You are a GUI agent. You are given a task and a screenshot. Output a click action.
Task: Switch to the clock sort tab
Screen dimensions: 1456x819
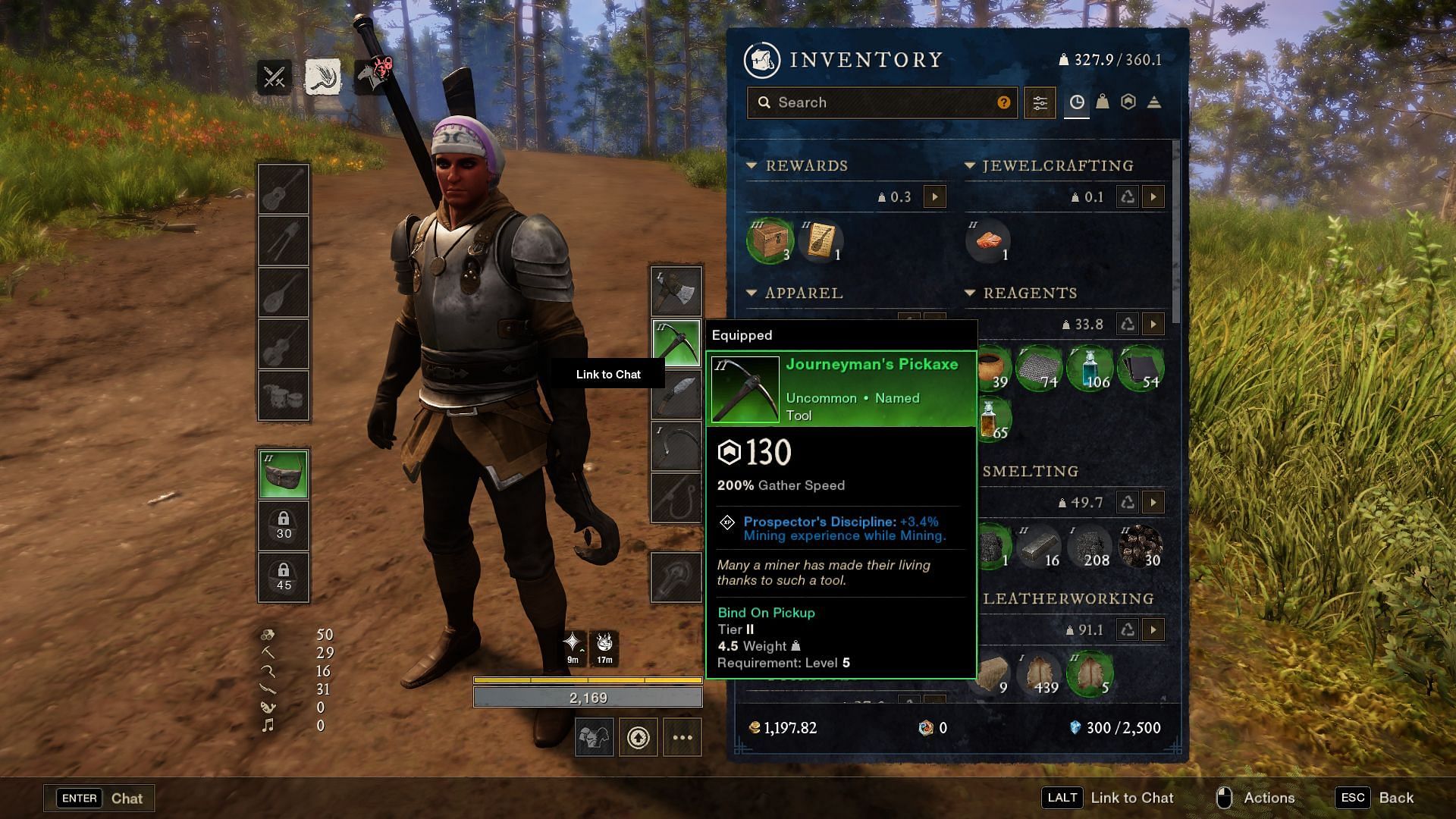[1076, 102]
